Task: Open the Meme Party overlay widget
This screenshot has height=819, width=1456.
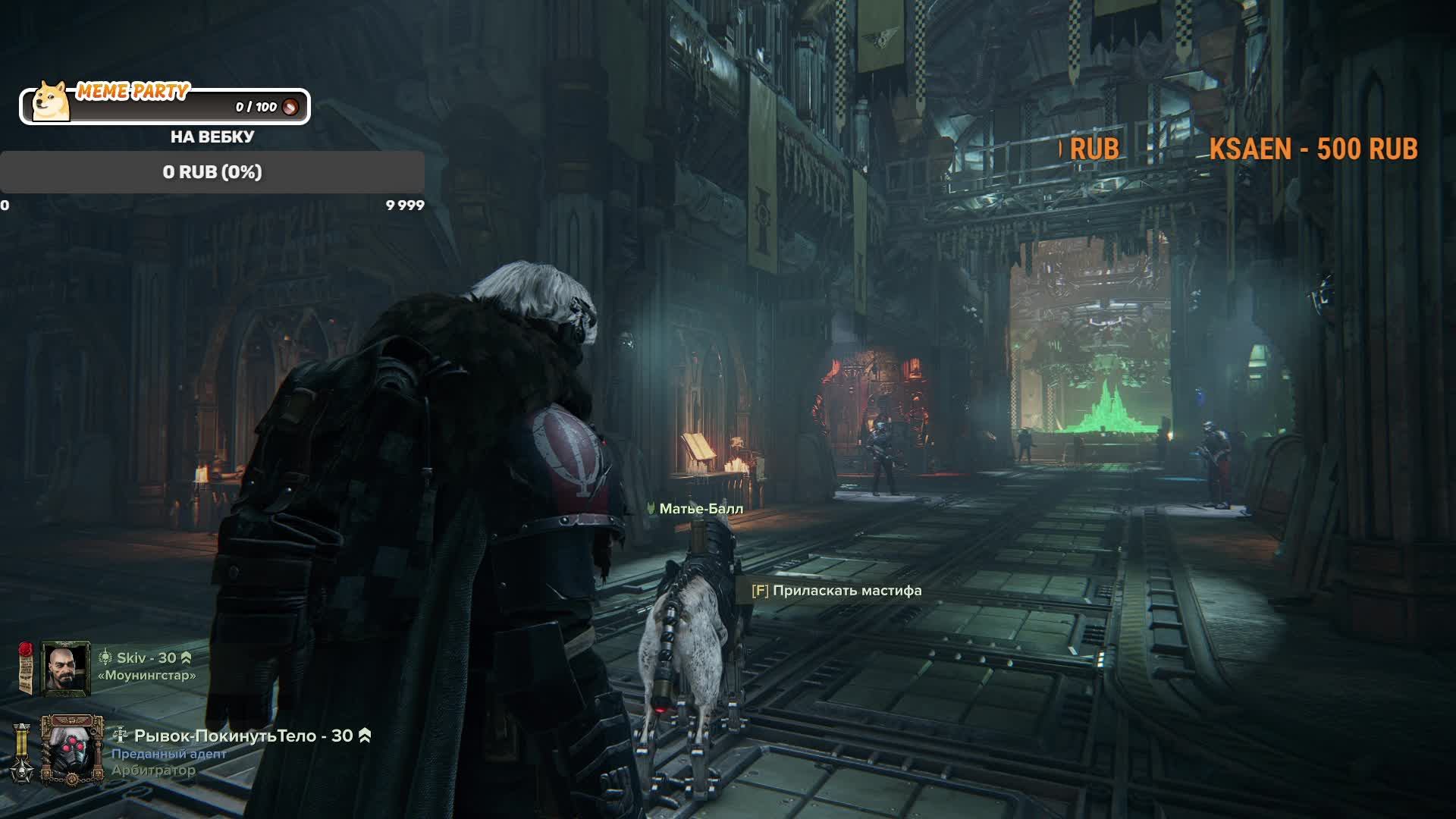Action: click(165, 105)
